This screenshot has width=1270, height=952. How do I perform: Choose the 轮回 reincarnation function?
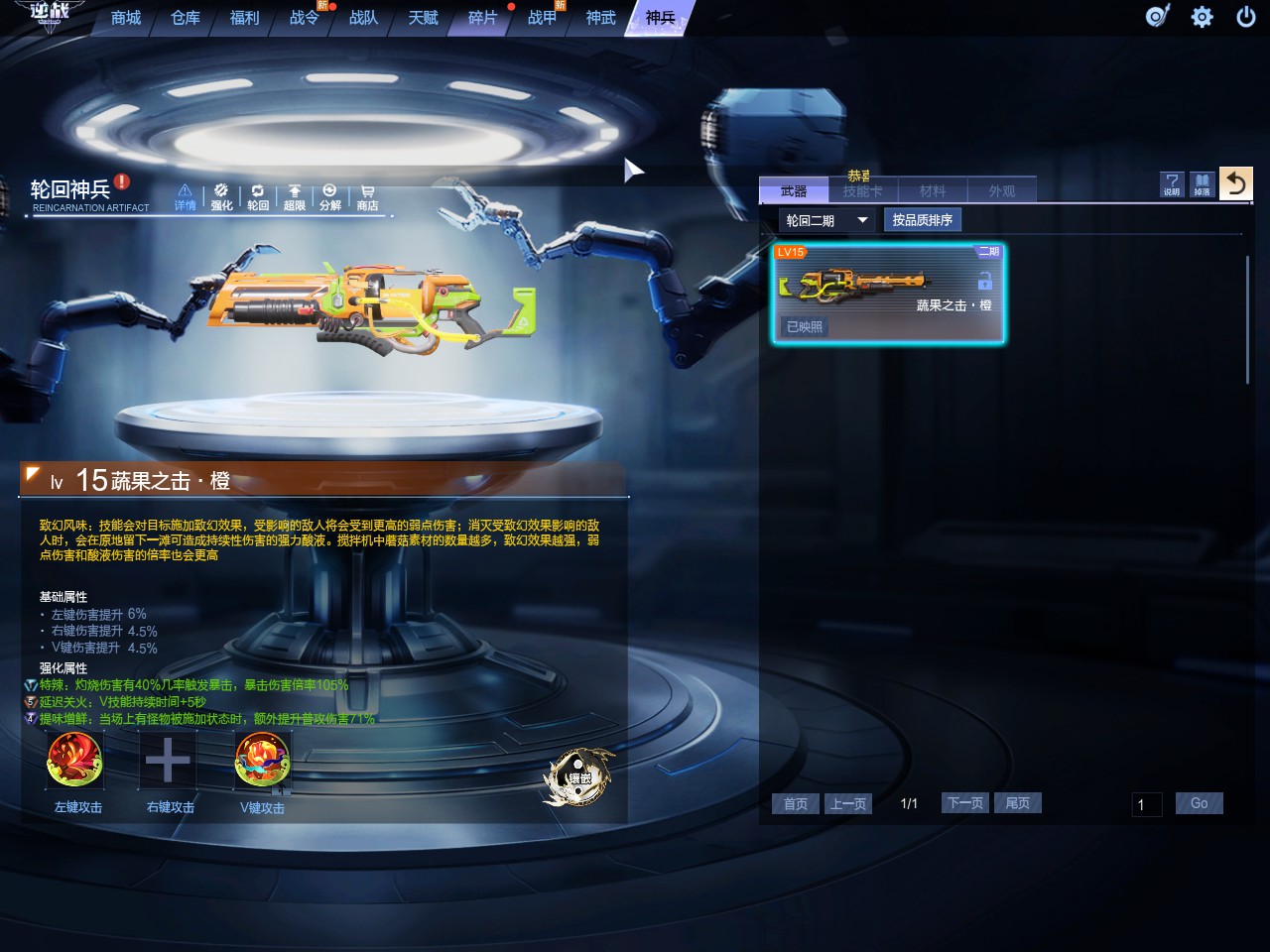click(x=258, y=196)
